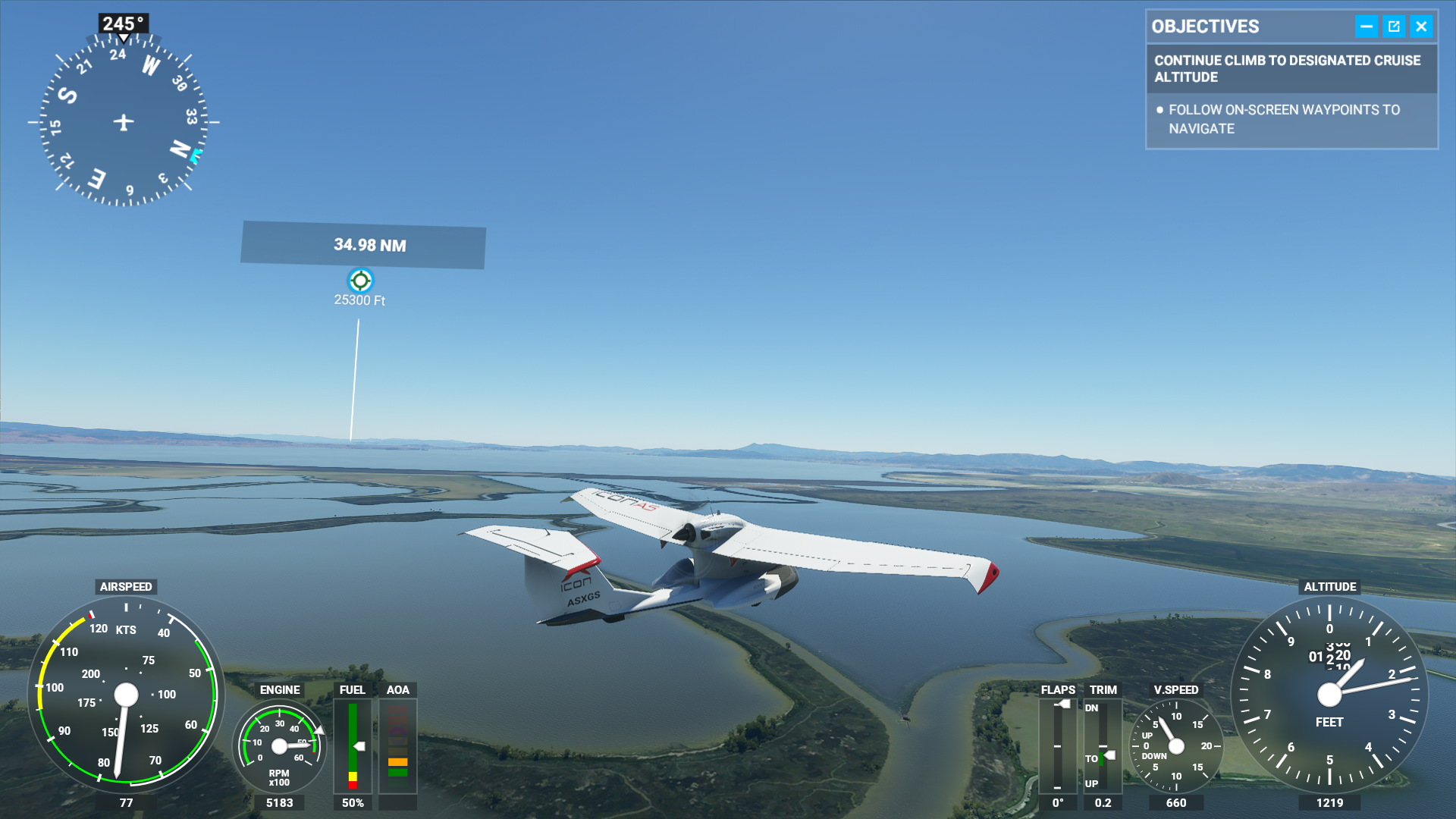Close the Objectives panel
This screenshot has height=819, width=1456.
click(x=1421, y=27)
